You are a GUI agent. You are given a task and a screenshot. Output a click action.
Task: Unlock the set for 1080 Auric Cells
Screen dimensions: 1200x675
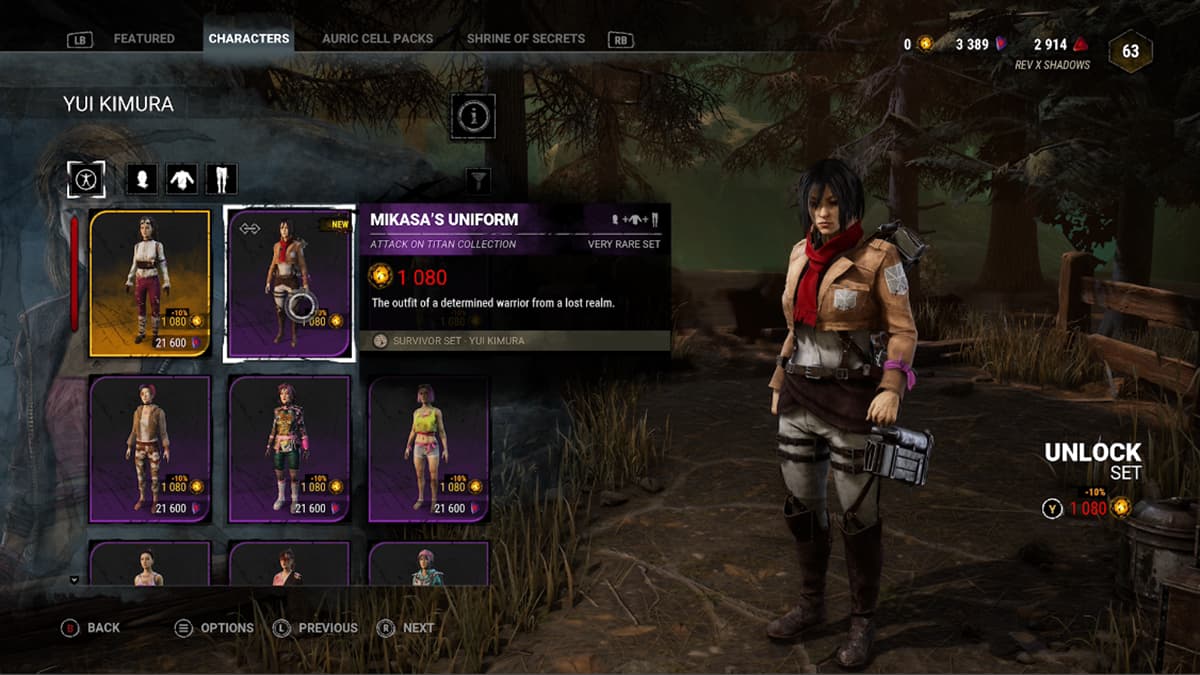click(x=1088, y=508)
